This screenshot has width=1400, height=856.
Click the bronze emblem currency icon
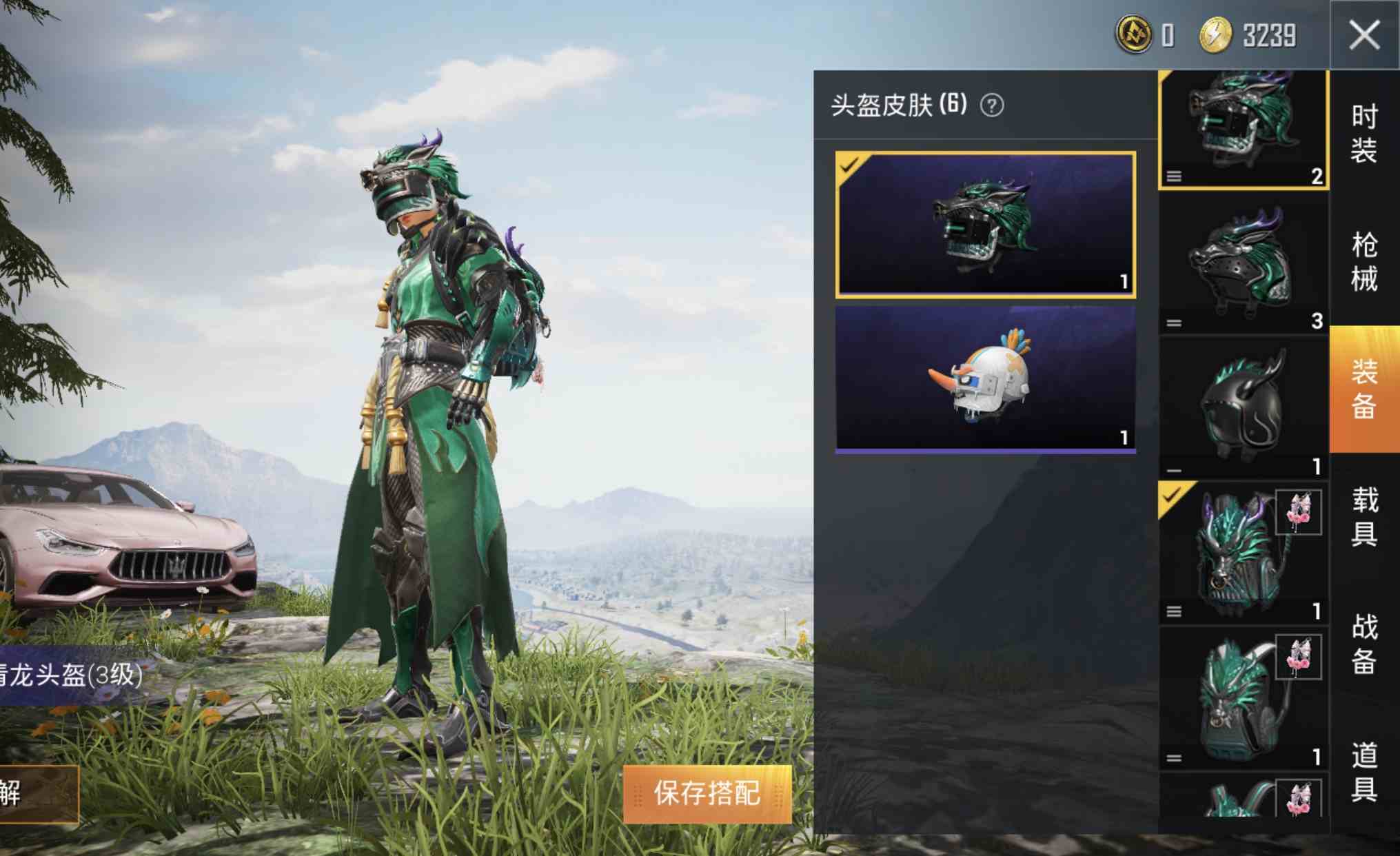coord(1134,35)
